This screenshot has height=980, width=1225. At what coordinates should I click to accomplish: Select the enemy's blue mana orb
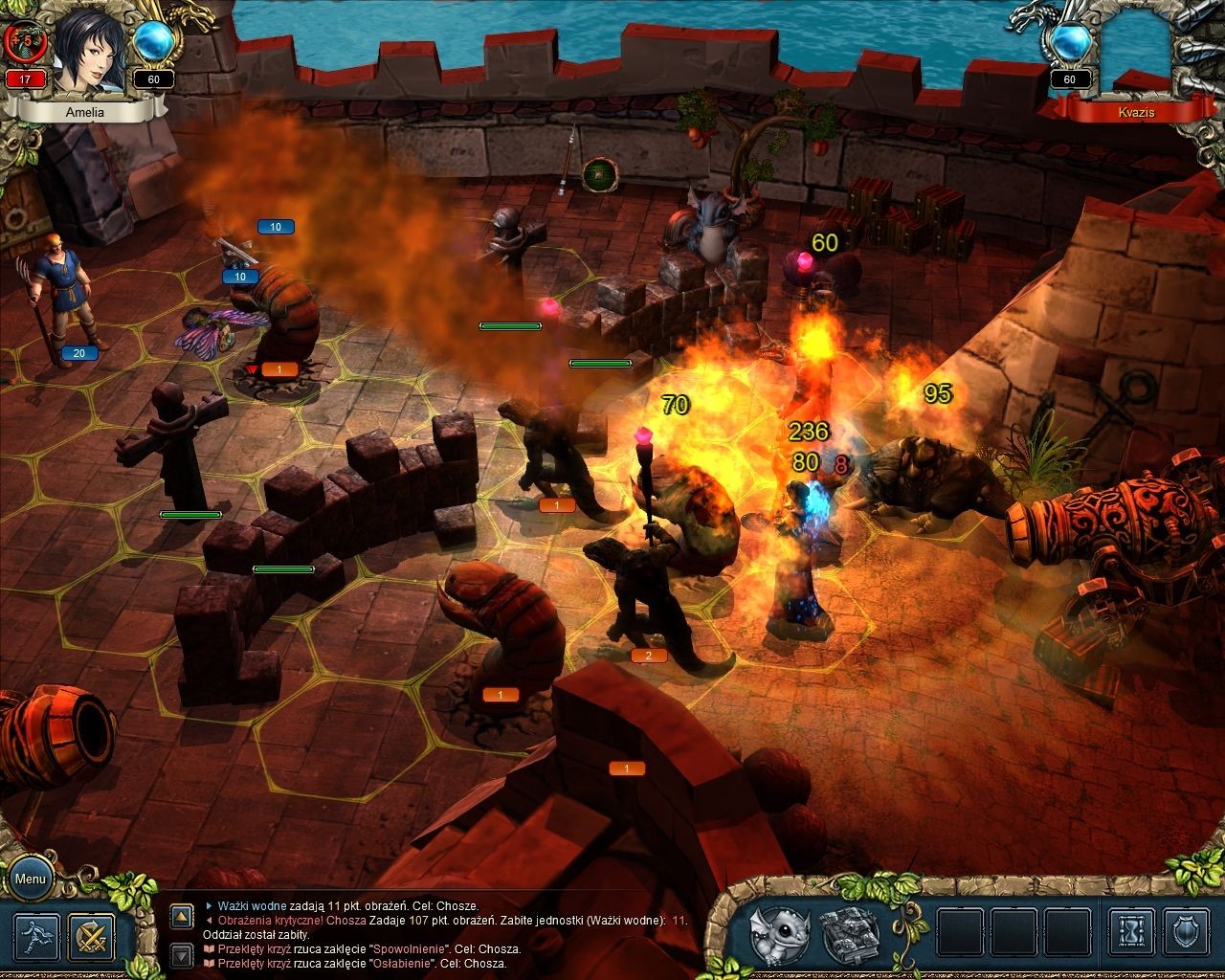click(x=1069, y=44)
